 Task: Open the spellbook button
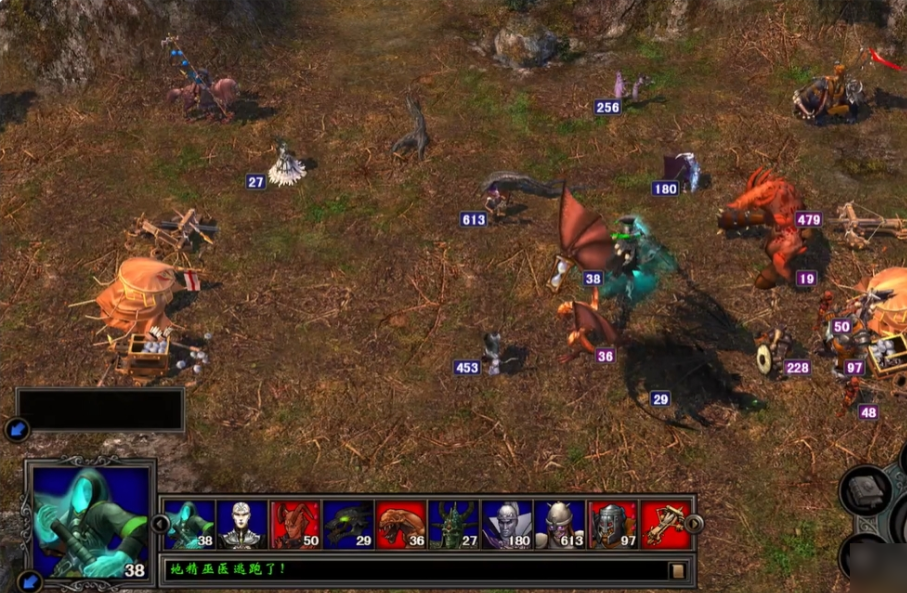(x=865, y=492)
